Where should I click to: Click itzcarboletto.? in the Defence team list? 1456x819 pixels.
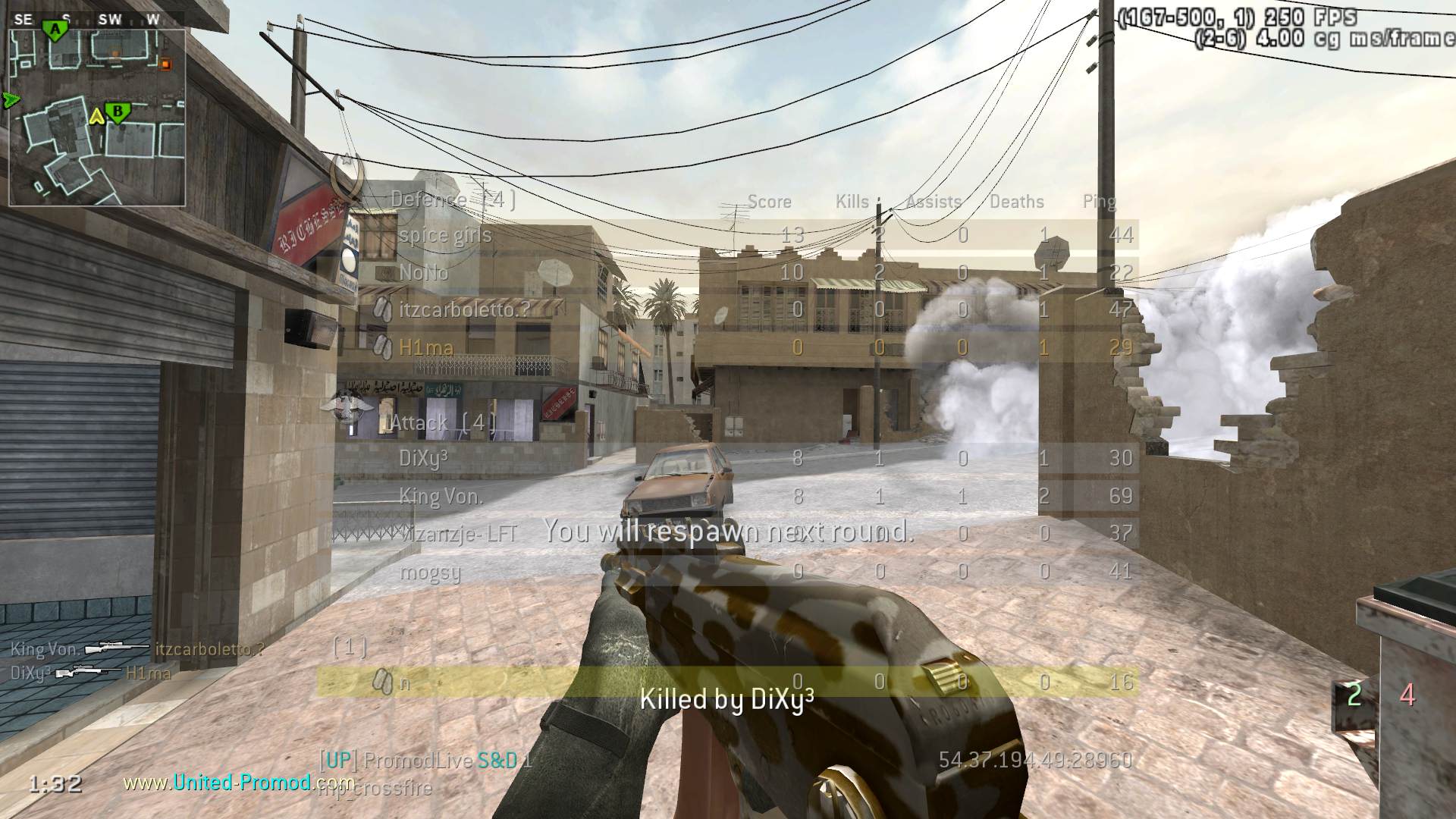(464, 309)
